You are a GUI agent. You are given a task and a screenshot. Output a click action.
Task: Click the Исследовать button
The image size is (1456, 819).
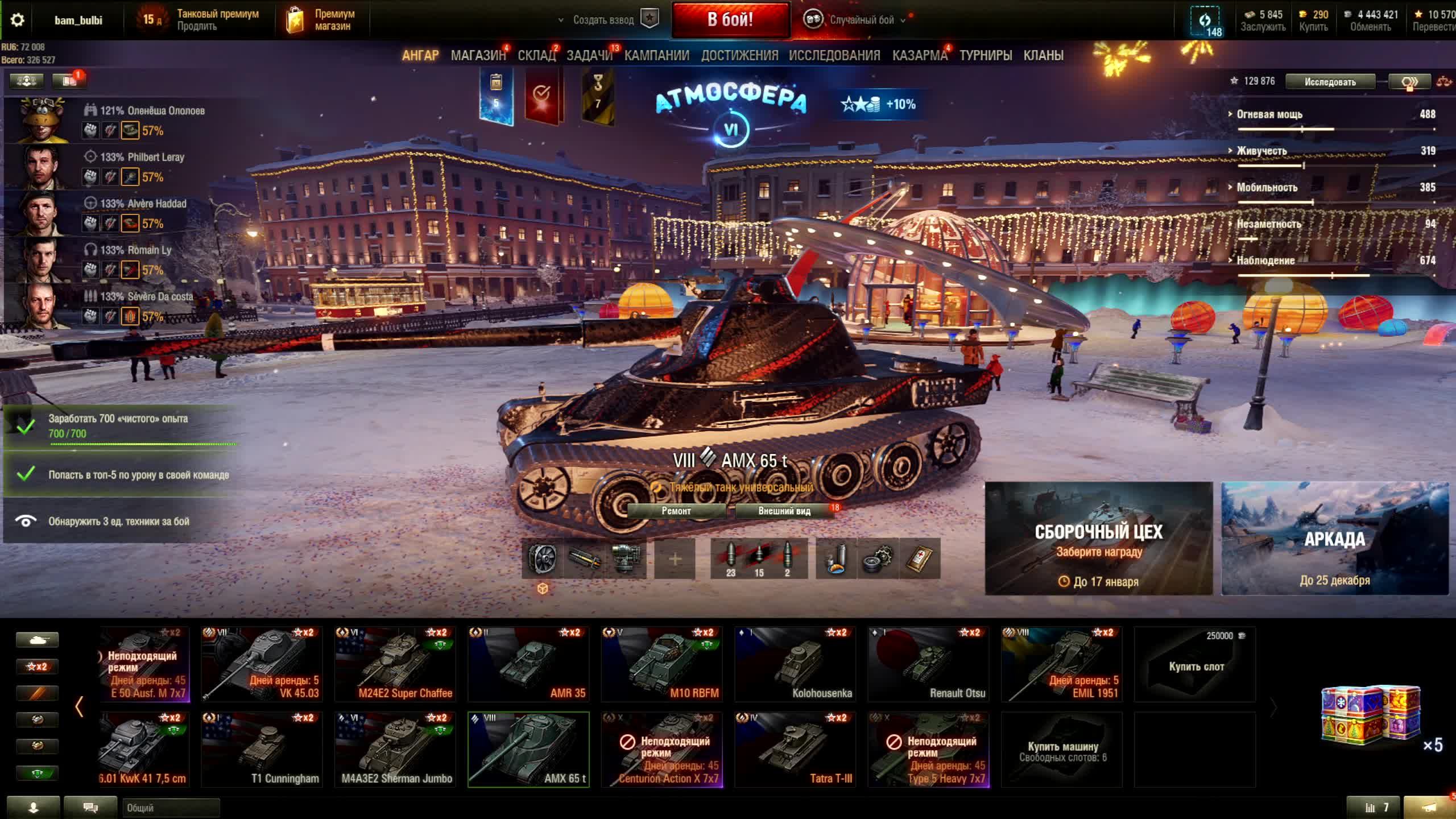[1330, 82]
